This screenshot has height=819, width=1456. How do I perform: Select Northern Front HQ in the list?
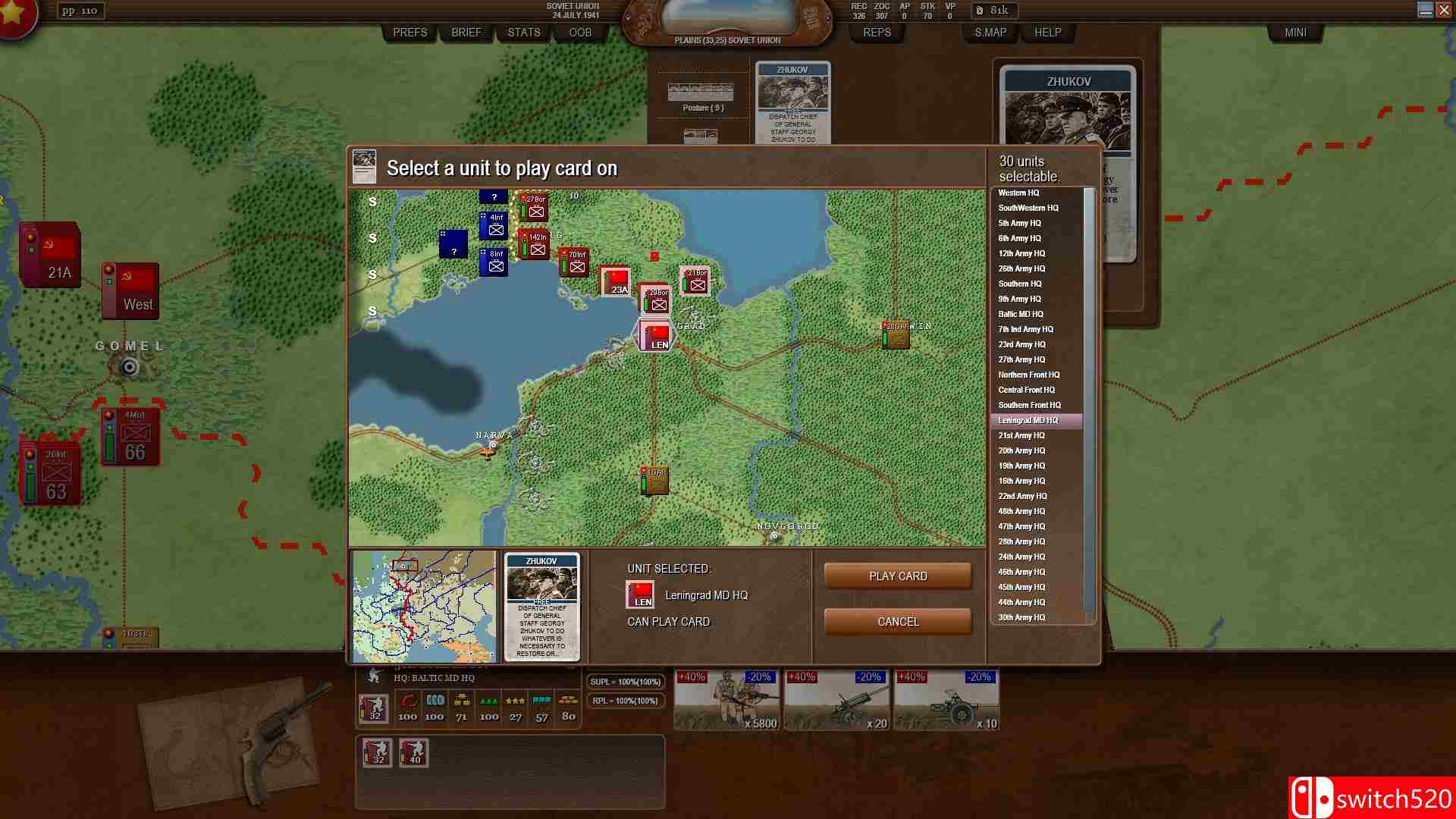[1028, 375]
